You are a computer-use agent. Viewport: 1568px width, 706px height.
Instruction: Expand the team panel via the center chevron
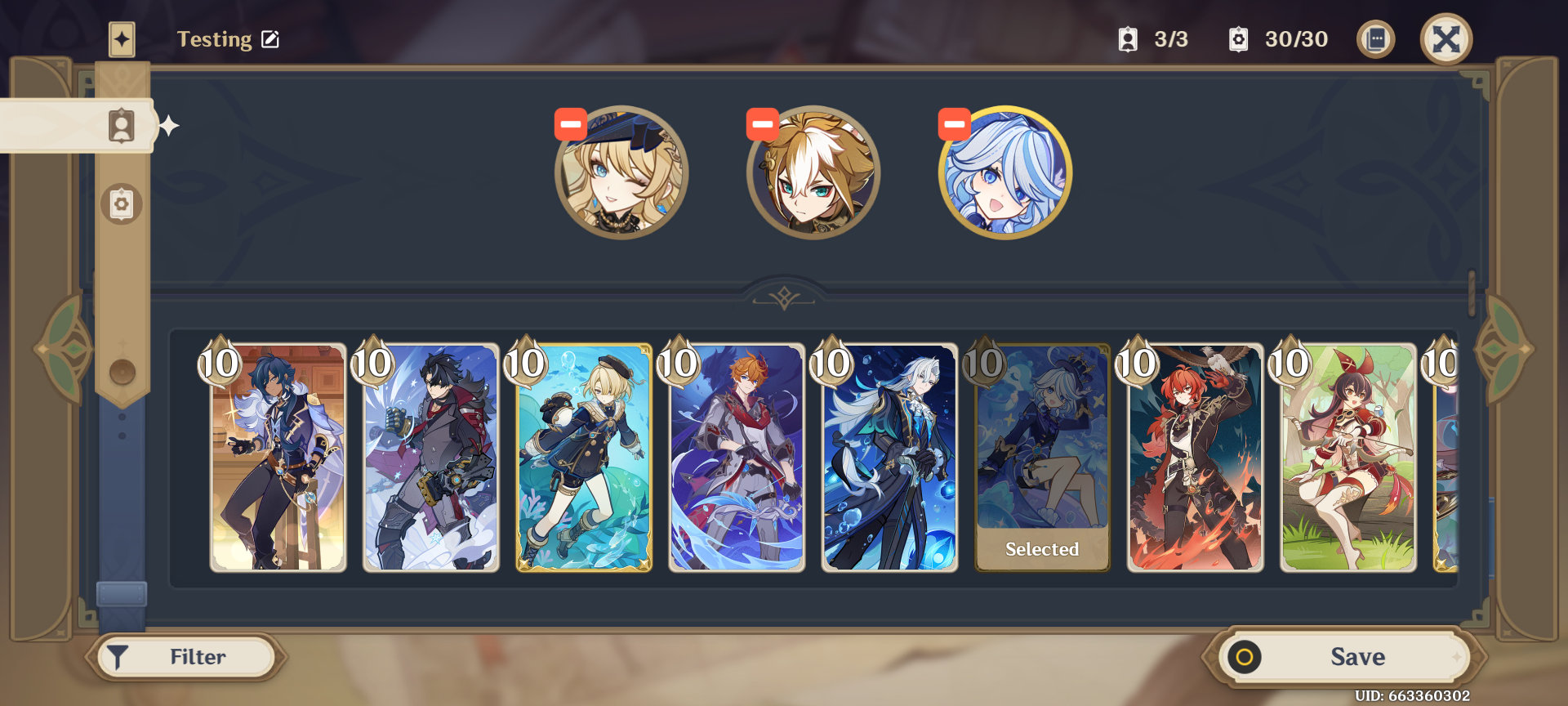pos(783,297)
